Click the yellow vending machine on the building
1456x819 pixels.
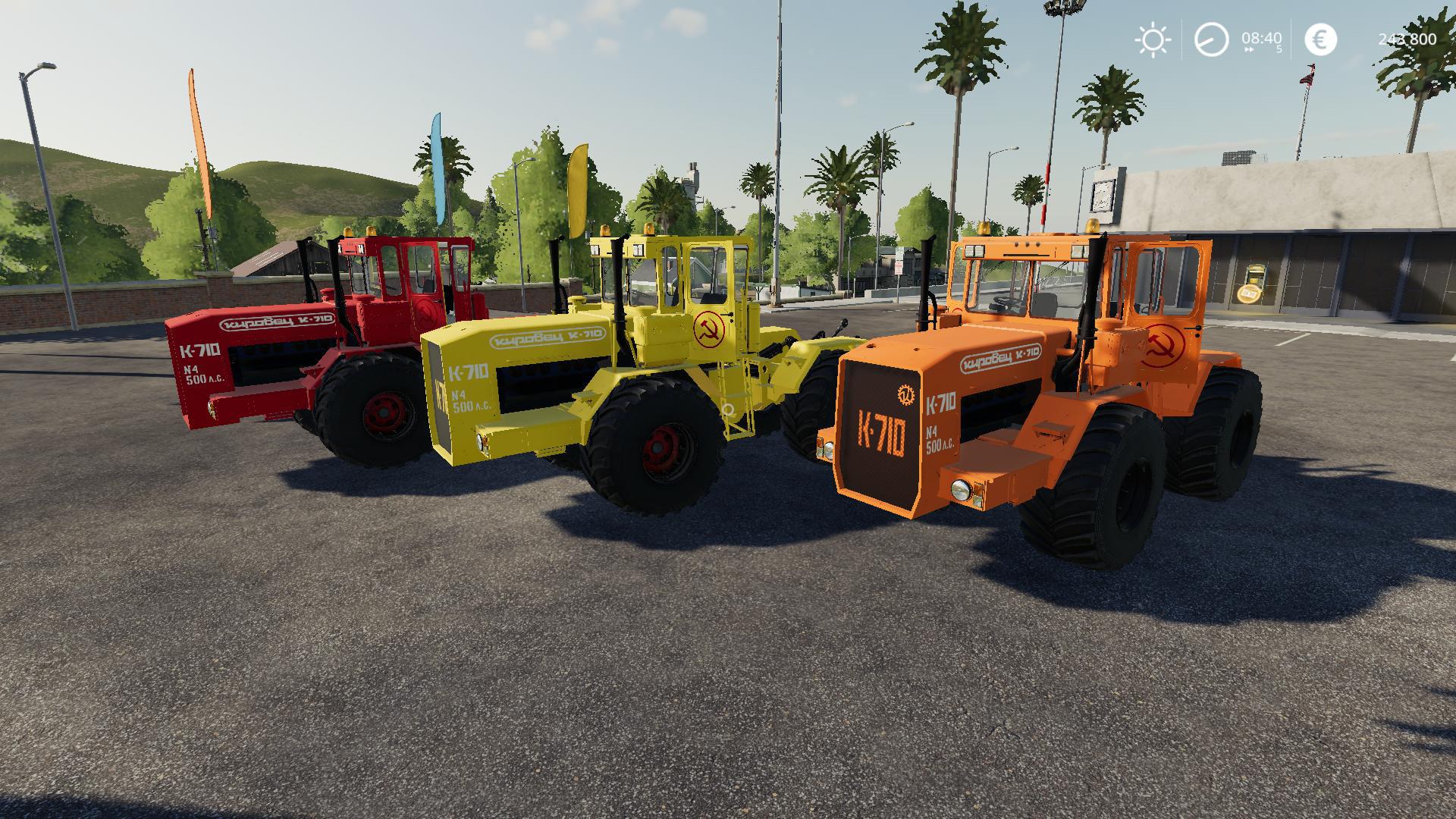click(1255, 281)
